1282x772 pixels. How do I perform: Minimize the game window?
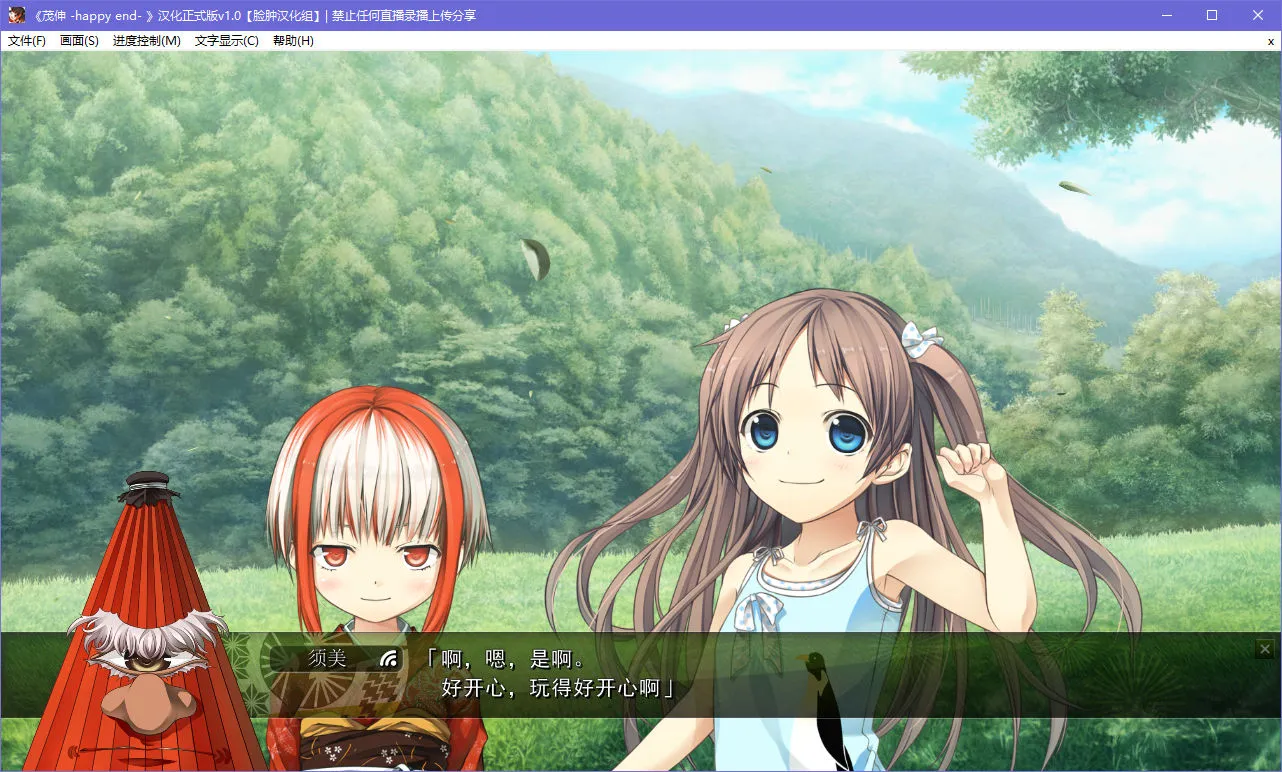click(1166, 15)
